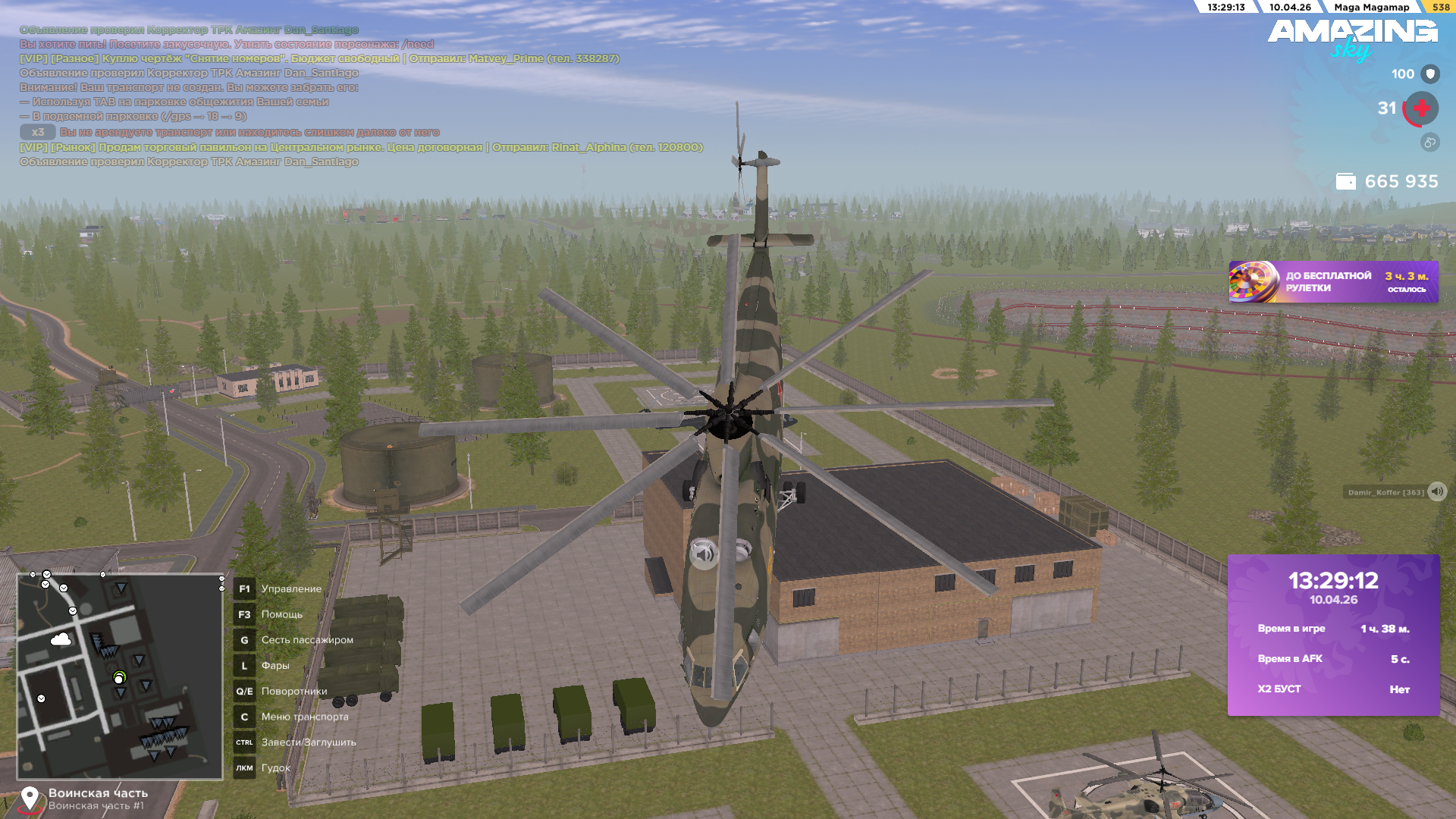
Task: Click the location pin icon by Воинская часть
Action: click(30, 798)
